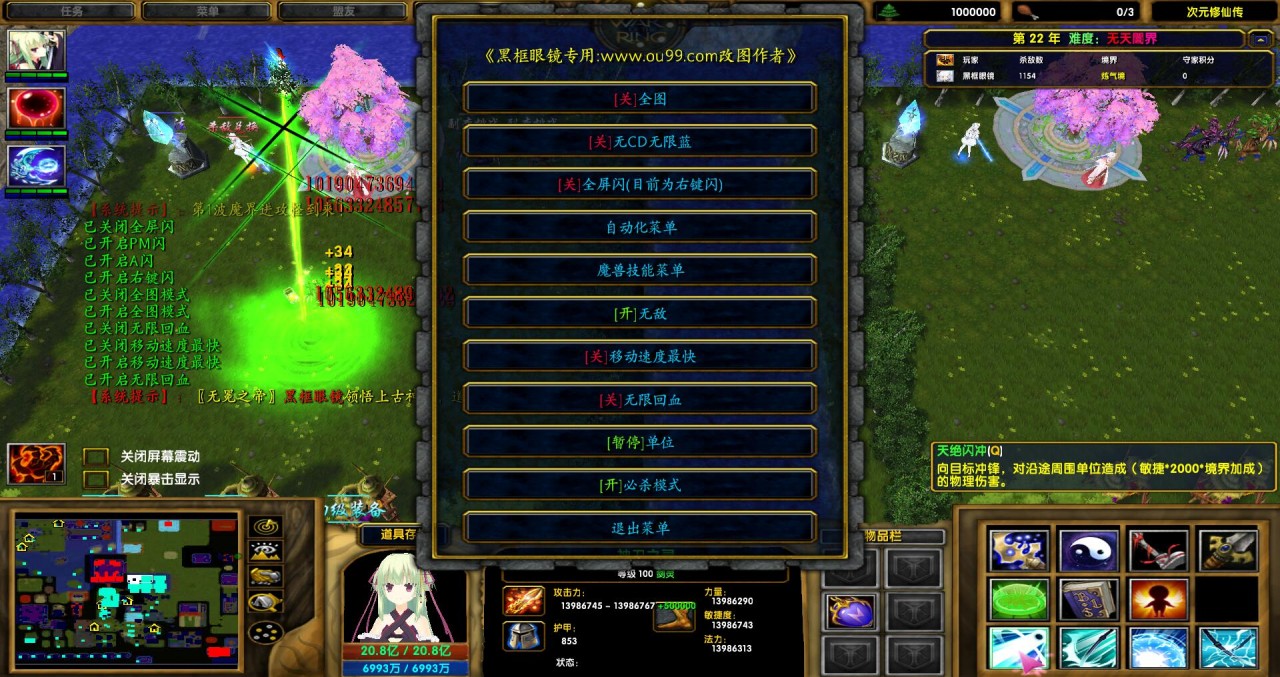
Task: Open the 盟友 allies button
Action: 343,12
